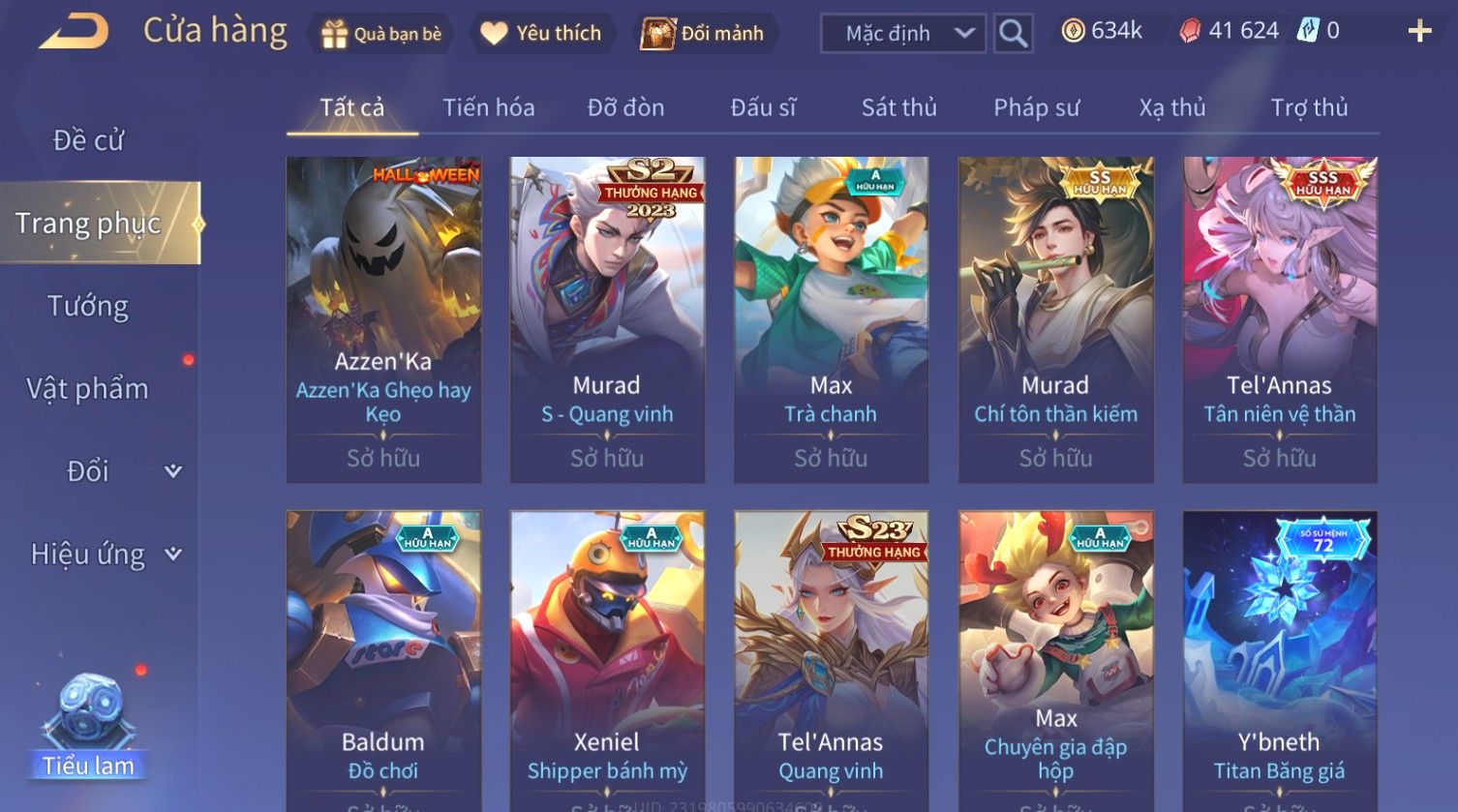Show Sát thủ assassin skins
The height and width of the screenshot is (812, 1458).
(x=898, y=107)
